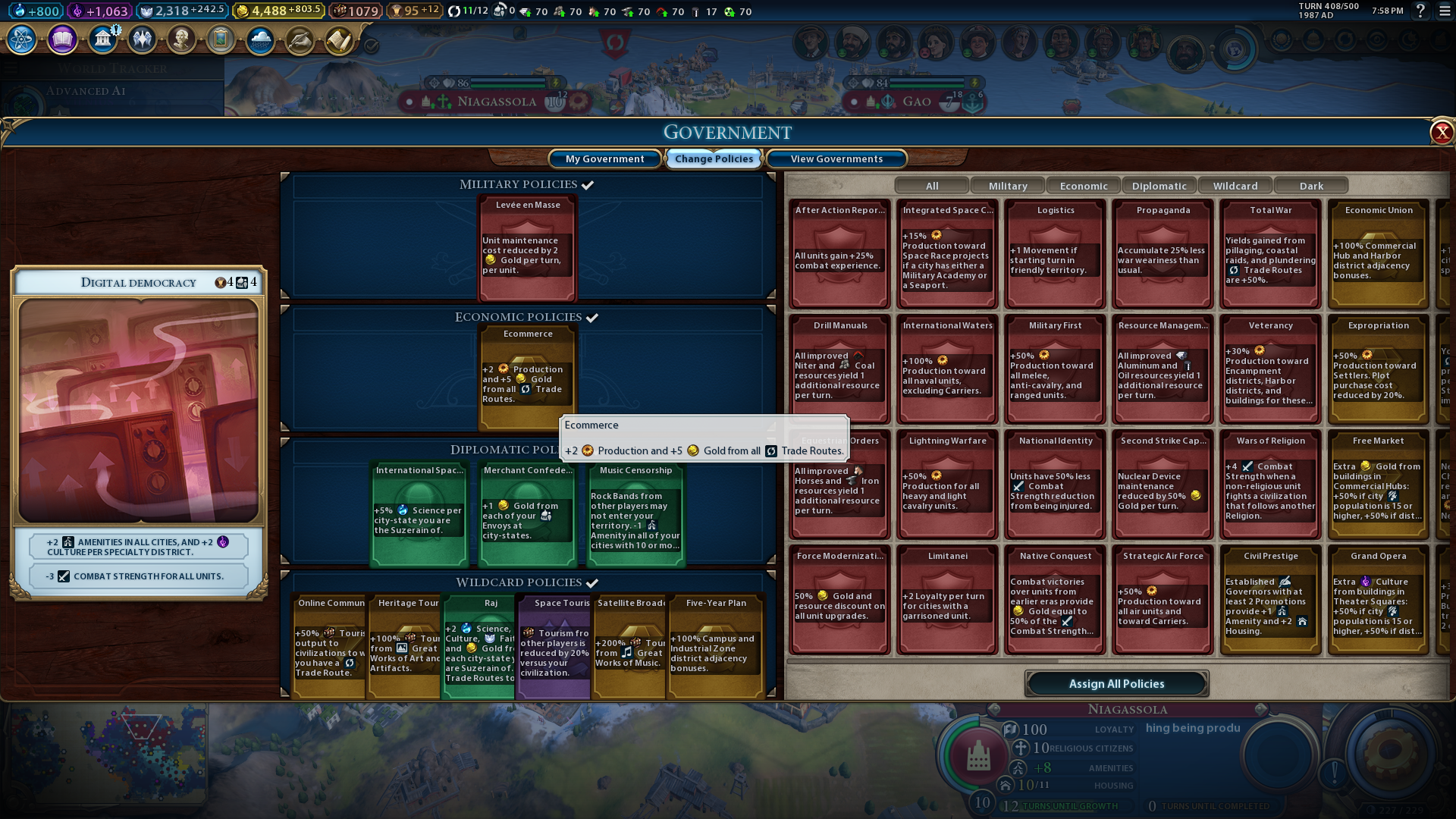
Task: Filter policies by Diplomatic
Action: click(x=1159, y=186)
